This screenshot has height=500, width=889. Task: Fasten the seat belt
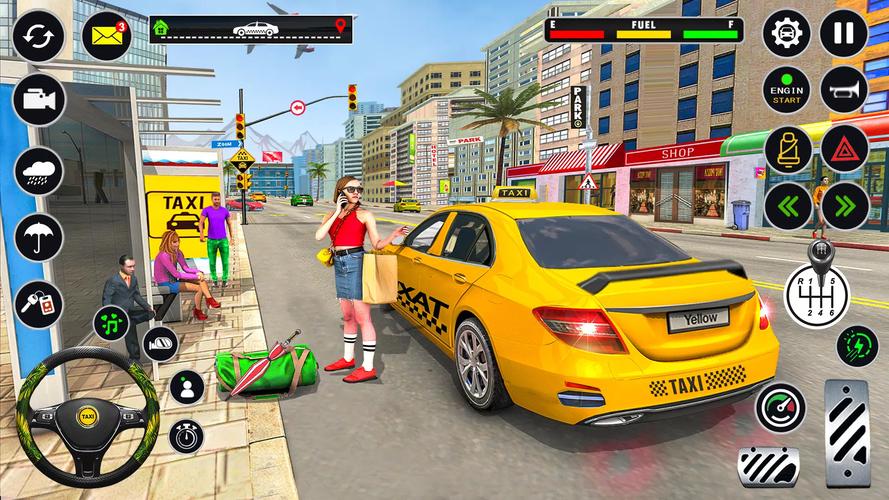tap(787, 150)
